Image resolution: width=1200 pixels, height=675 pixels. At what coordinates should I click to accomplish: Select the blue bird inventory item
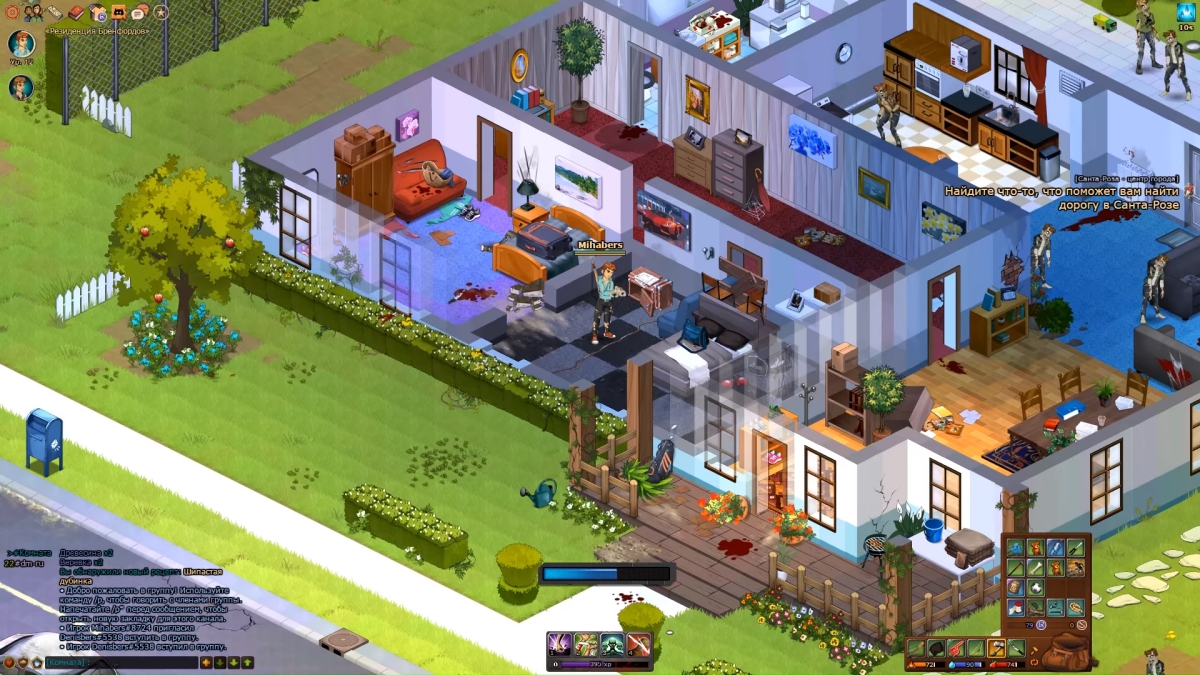tap(1016, 548)
